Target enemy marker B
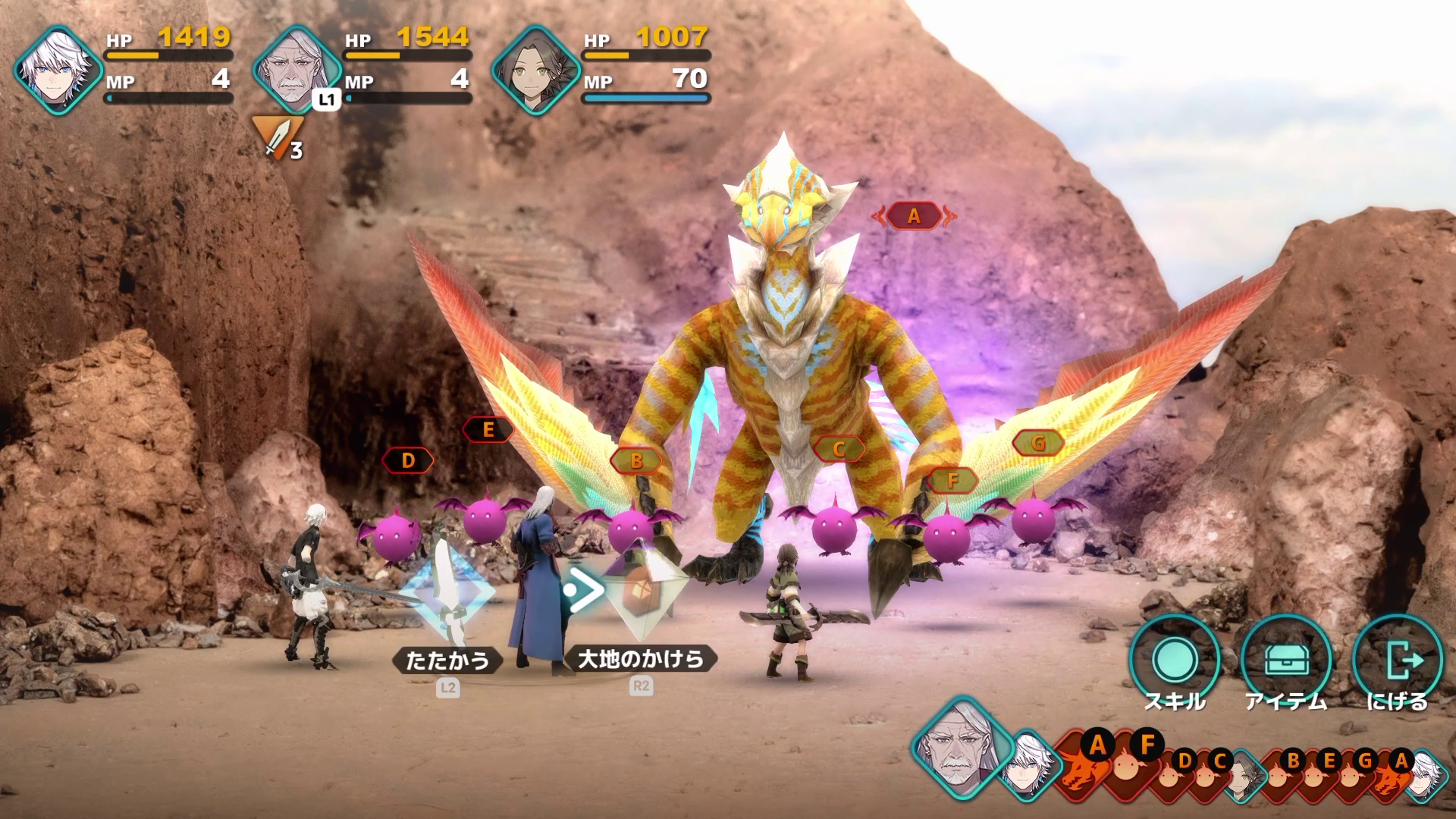This screenshot has width=1456, height=819. tap(636, 460)
